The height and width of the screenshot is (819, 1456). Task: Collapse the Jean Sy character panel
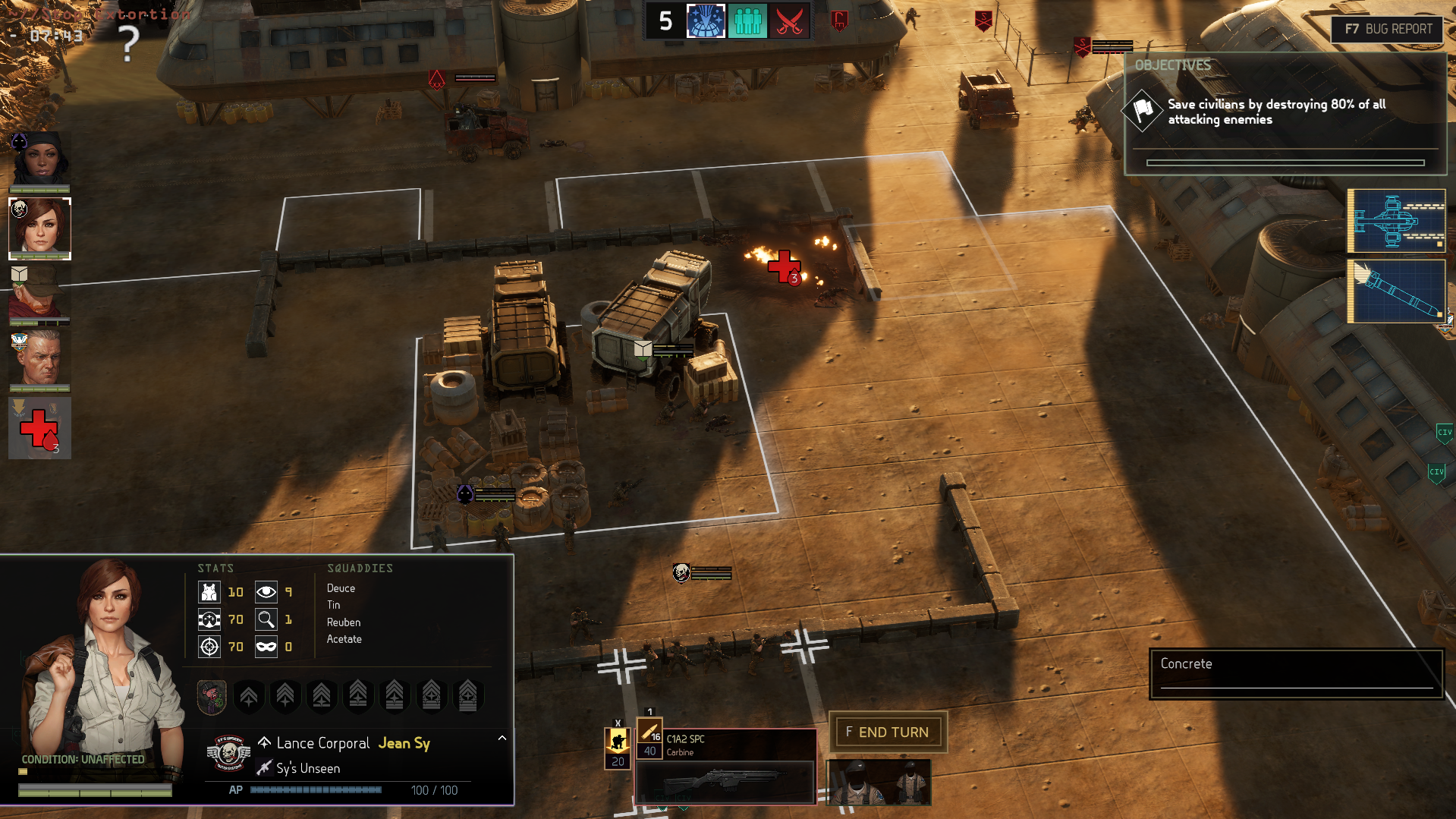pyautogui.click(x=502, y=738)
